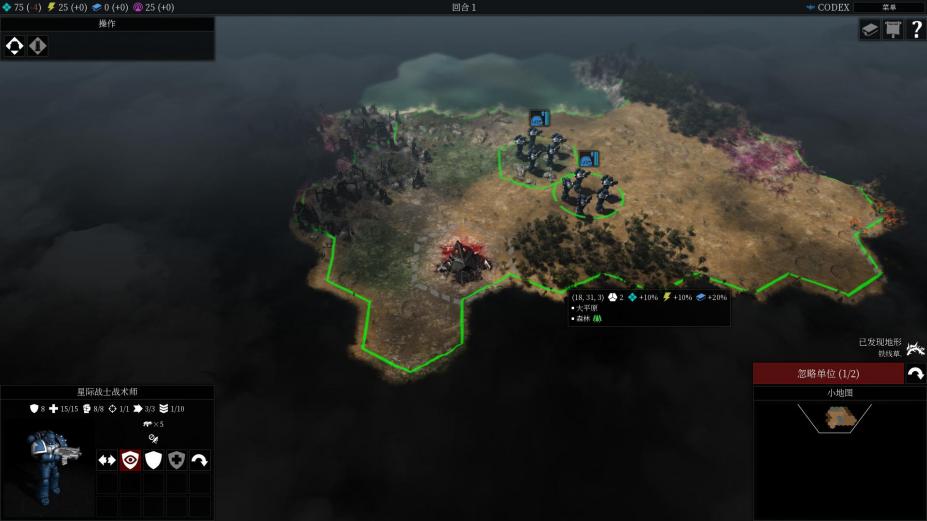Click the 忽略单位 (1/2) button

(x=827, y=373)
